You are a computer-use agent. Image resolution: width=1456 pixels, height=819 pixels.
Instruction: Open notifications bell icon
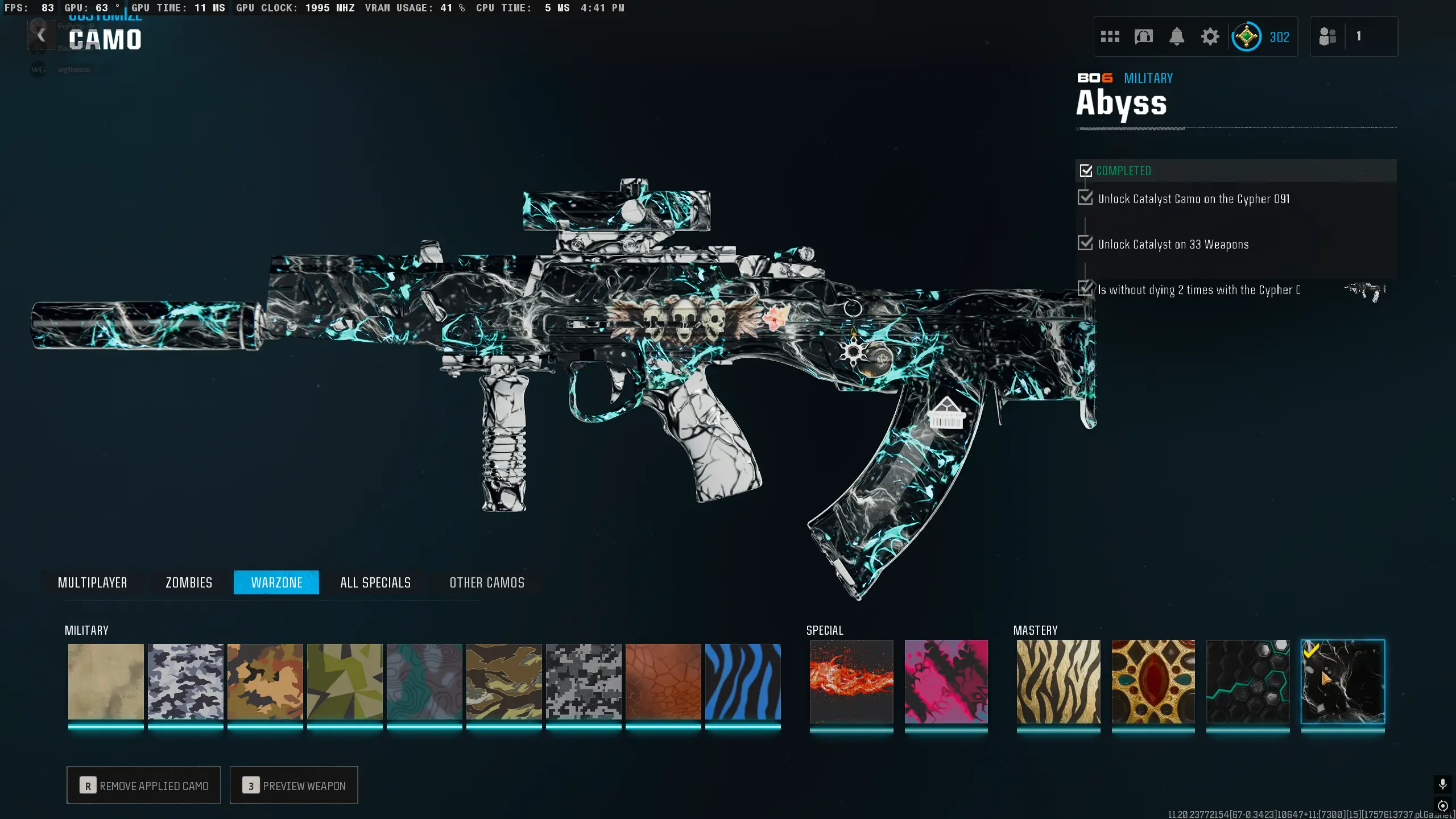point(1177,37)
